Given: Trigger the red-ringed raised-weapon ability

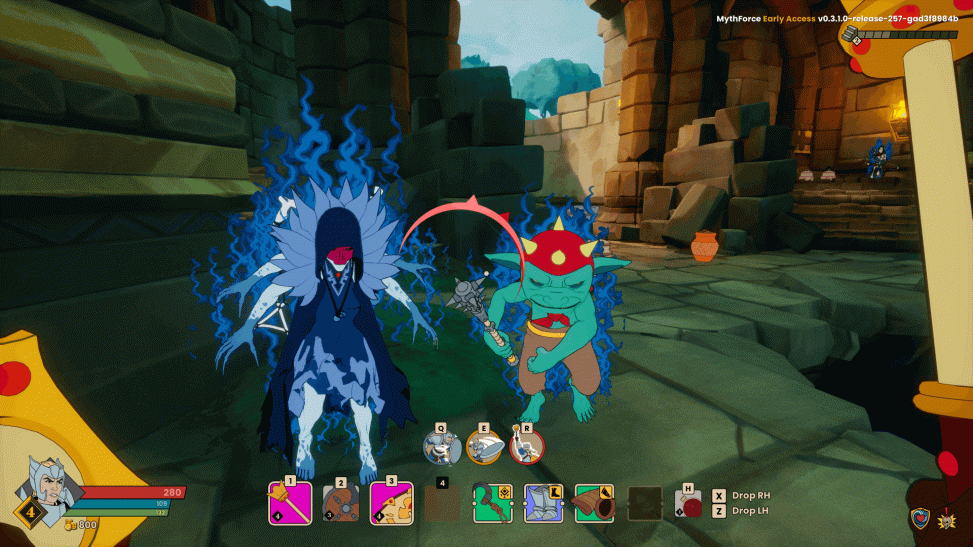Looking at the screenshot, I should pyautogui.click(x=527, y=447).
